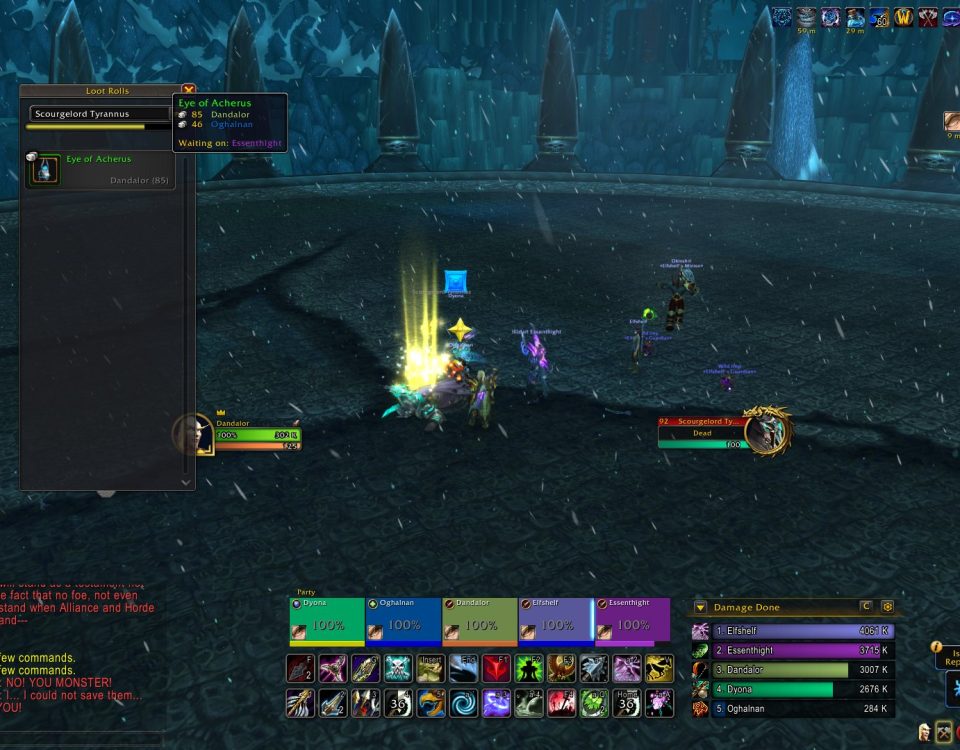Target Essenthight in the party frames
Screen dimensions: 960x750
tap(632, 622)
